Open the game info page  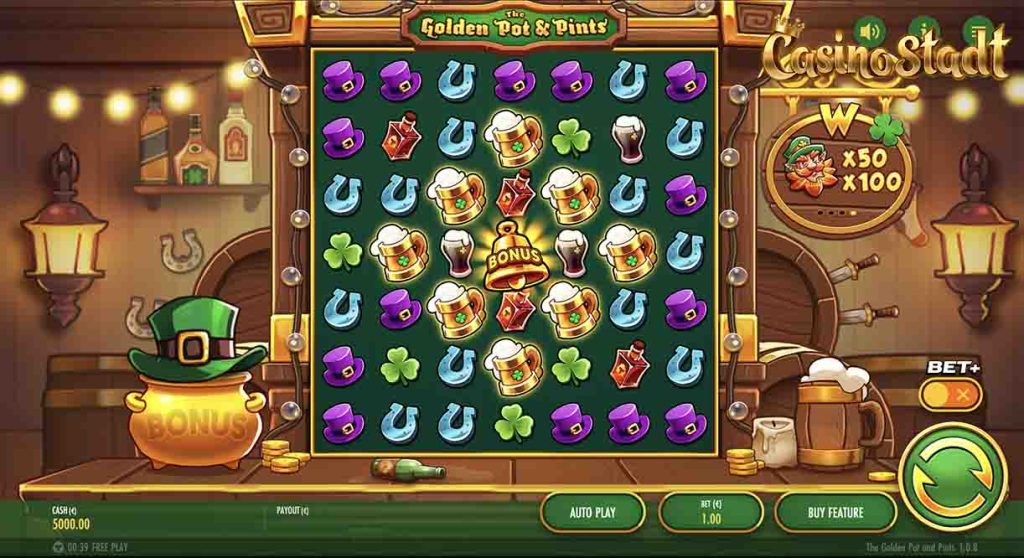[x=925, y=29]
